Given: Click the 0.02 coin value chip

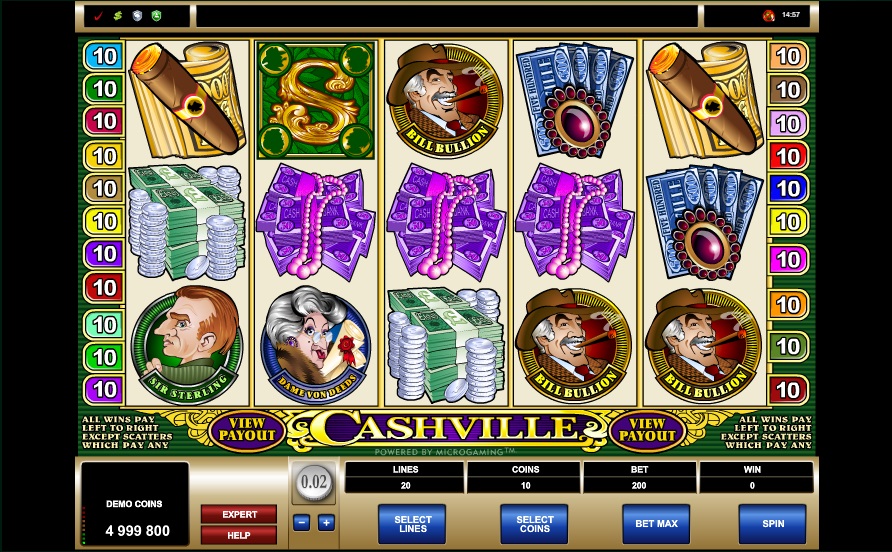Looking at the screenshot, I should [x=314, y=482].
